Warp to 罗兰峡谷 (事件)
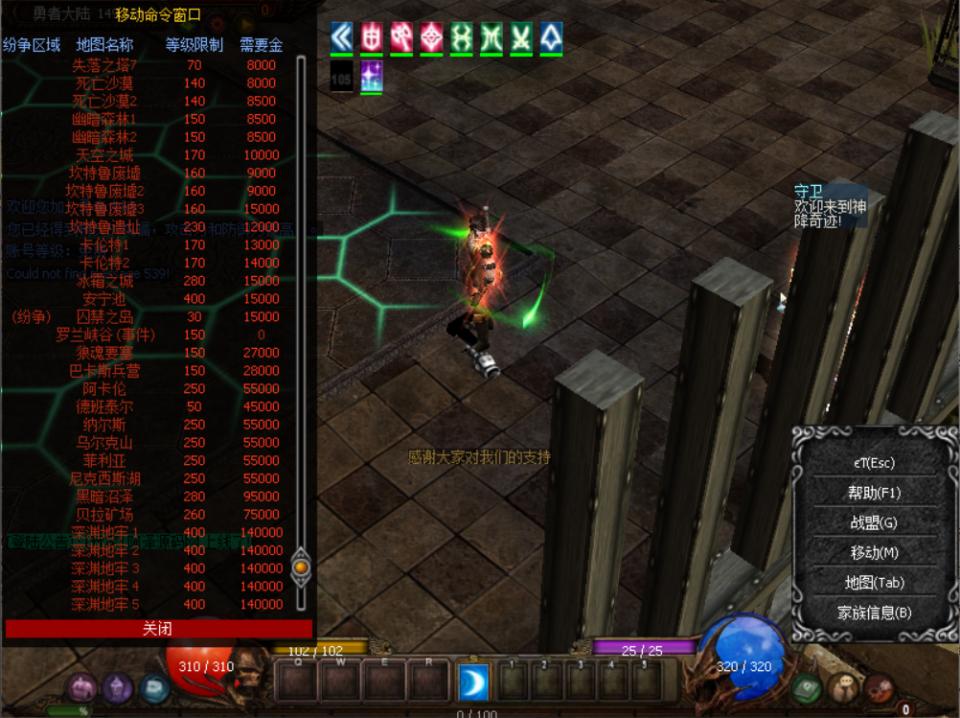960x718 pixels. (x=104, y=335)
